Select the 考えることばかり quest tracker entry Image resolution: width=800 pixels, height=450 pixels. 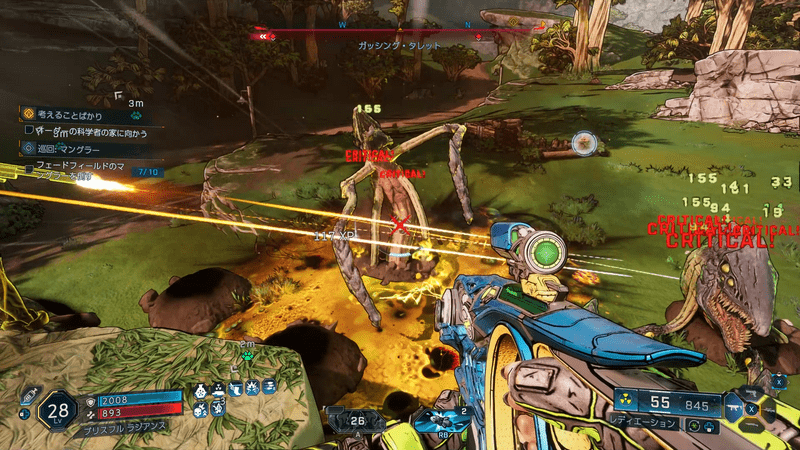(x=82, y=114)
